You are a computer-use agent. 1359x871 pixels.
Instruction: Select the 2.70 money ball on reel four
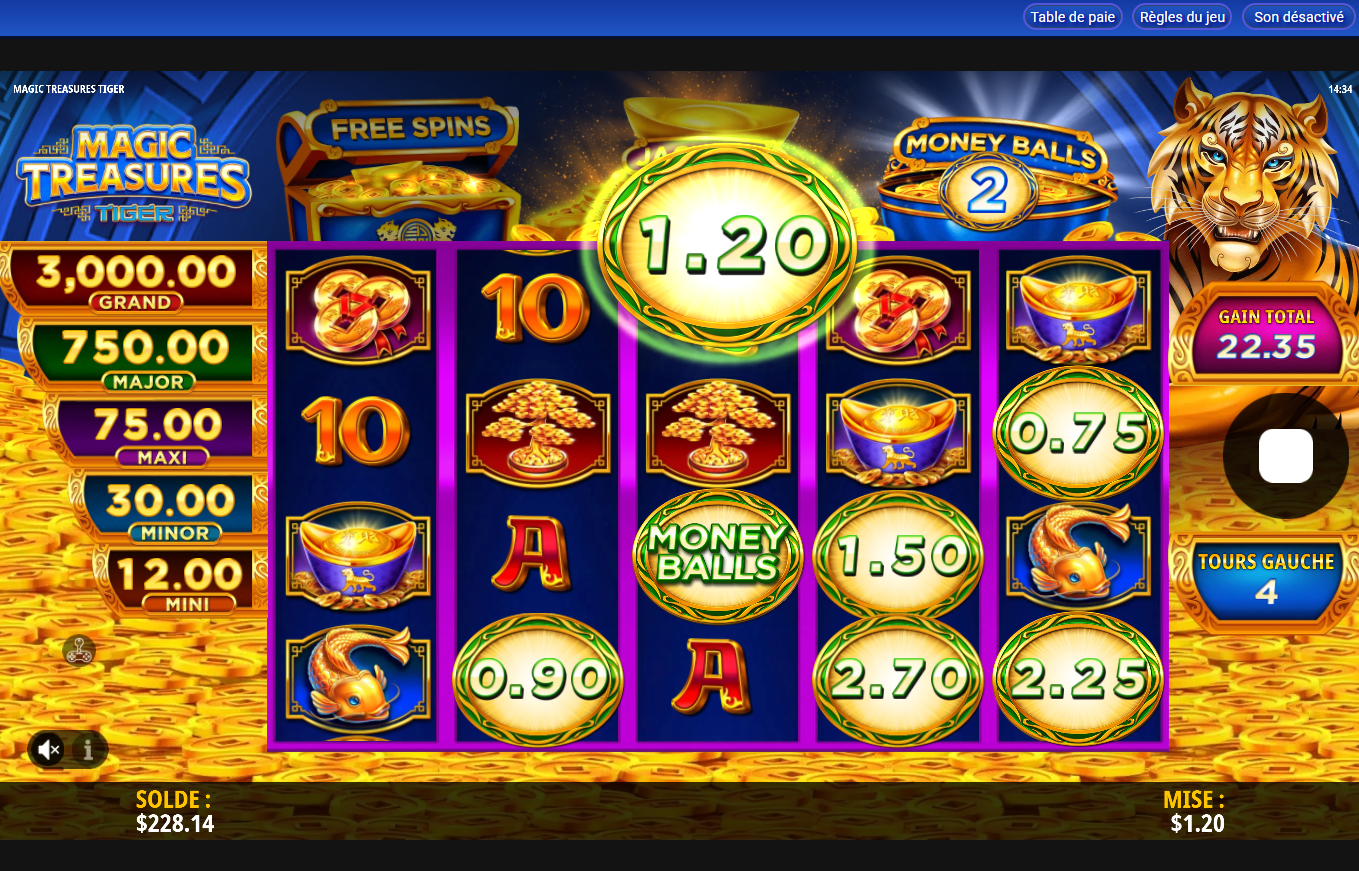click(x=897, y=680)
